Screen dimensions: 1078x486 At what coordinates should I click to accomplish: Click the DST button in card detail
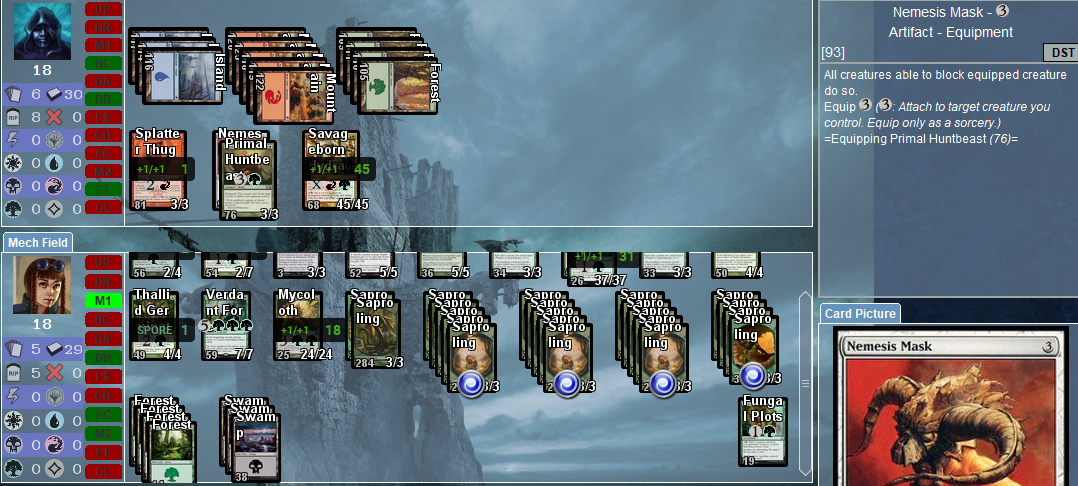pos(1059,52)
